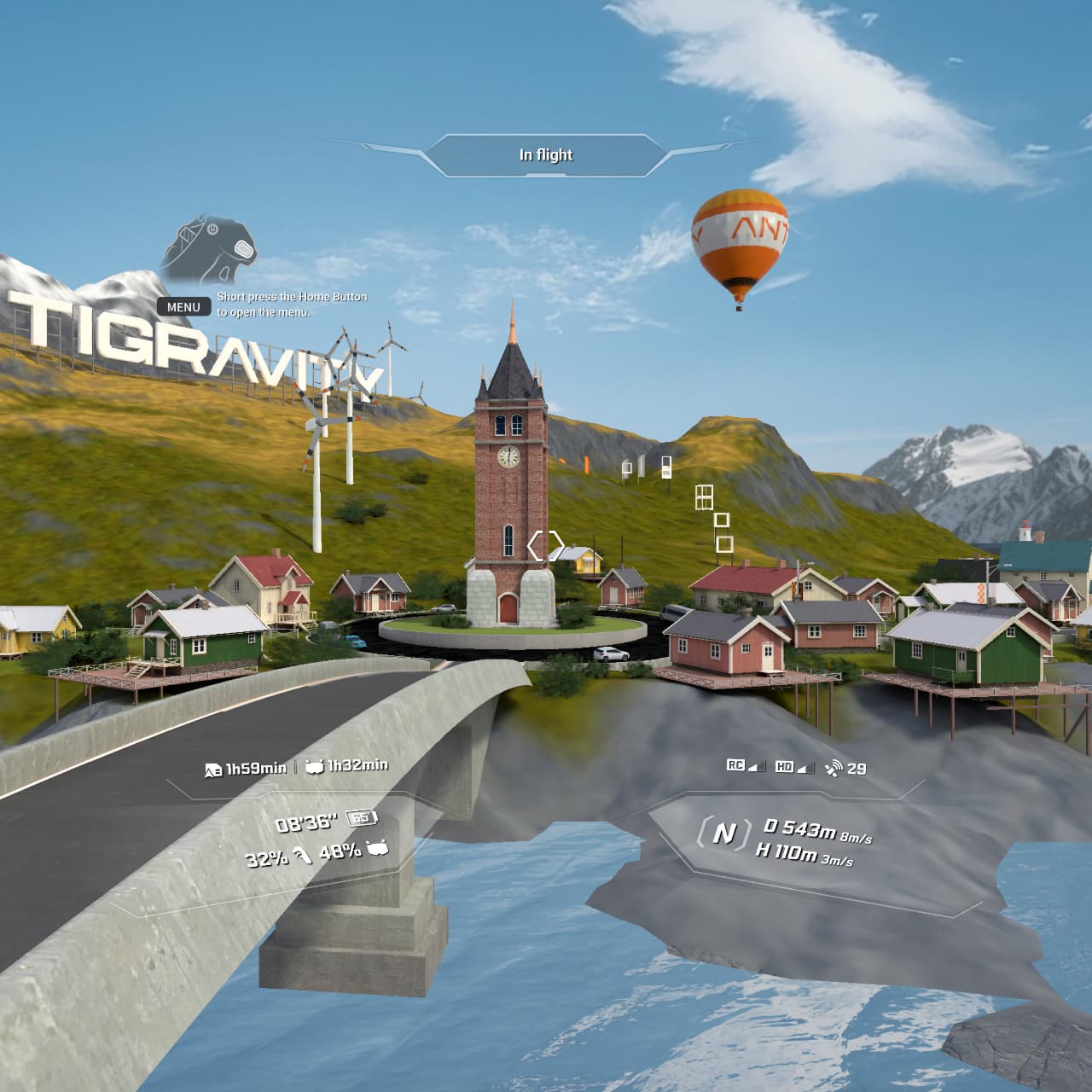Click the RC signal strength icon
This screenshot has width=1092, height=1092.
tap(736, 766)
